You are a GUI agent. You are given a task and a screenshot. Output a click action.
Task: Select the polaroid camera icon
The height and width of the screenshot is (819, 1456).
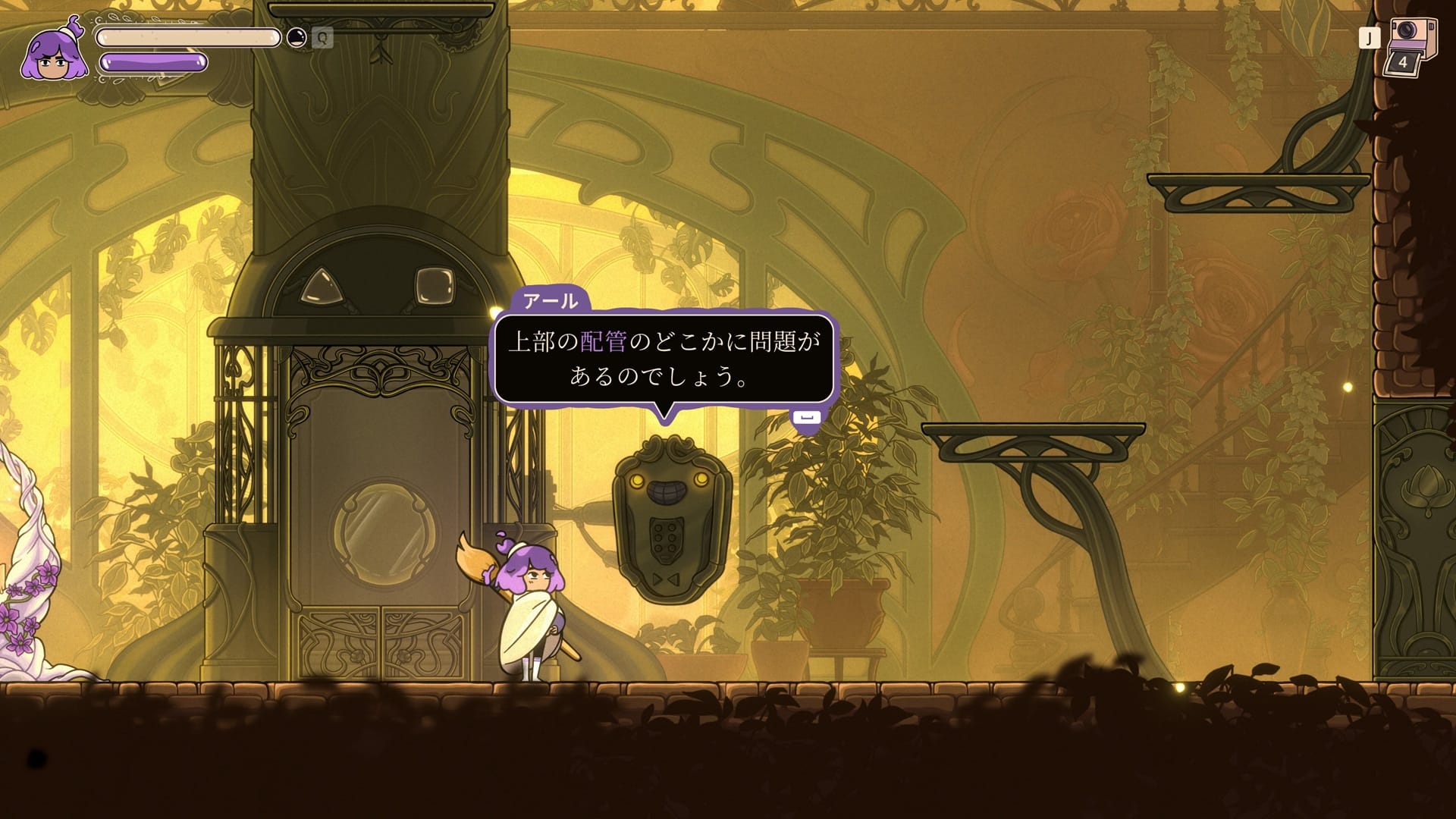1411,44
